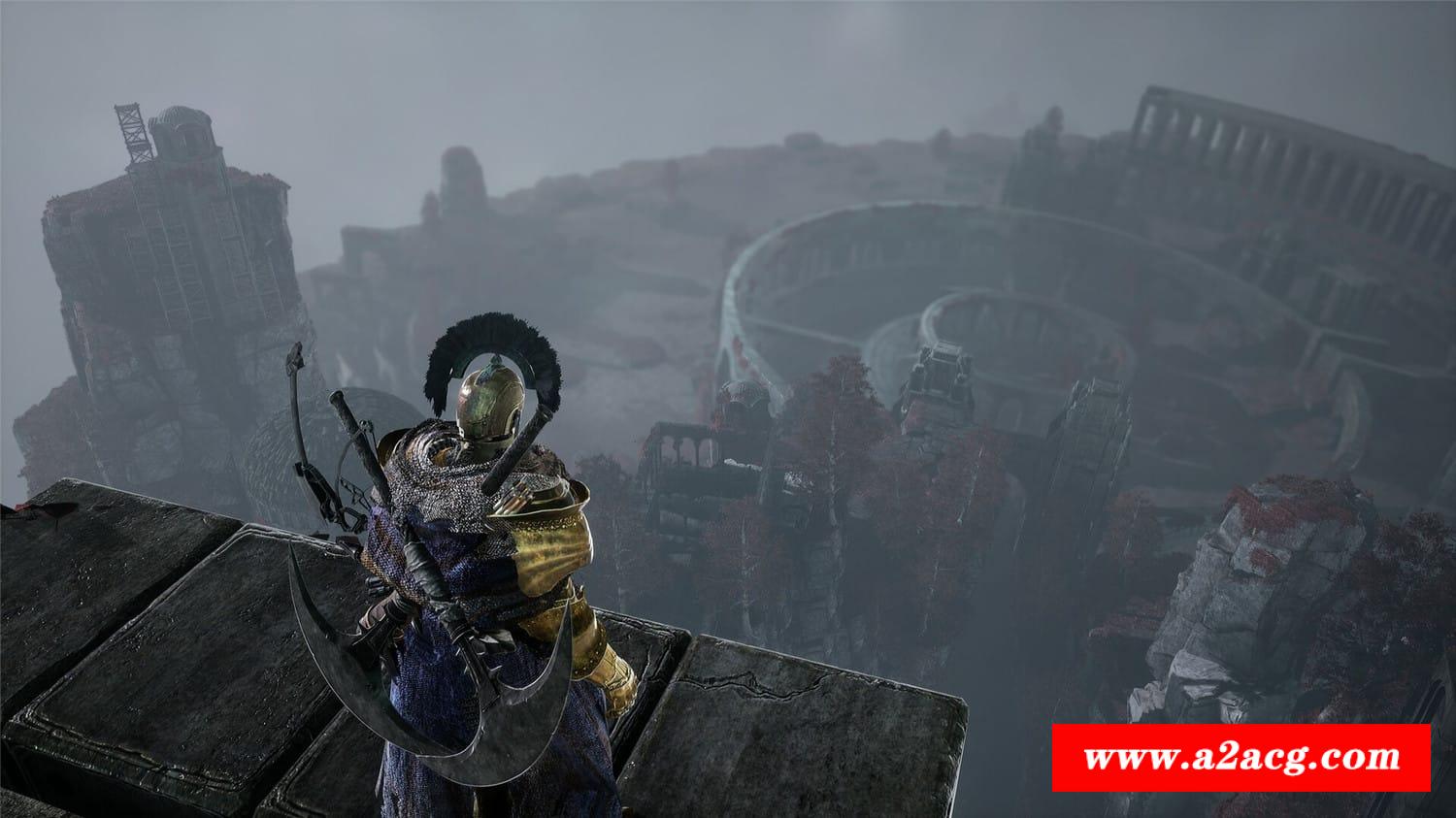Click the www.a2acg.com watermark banner
The height and width of the screenshot is (818, 1456).
1241,757
